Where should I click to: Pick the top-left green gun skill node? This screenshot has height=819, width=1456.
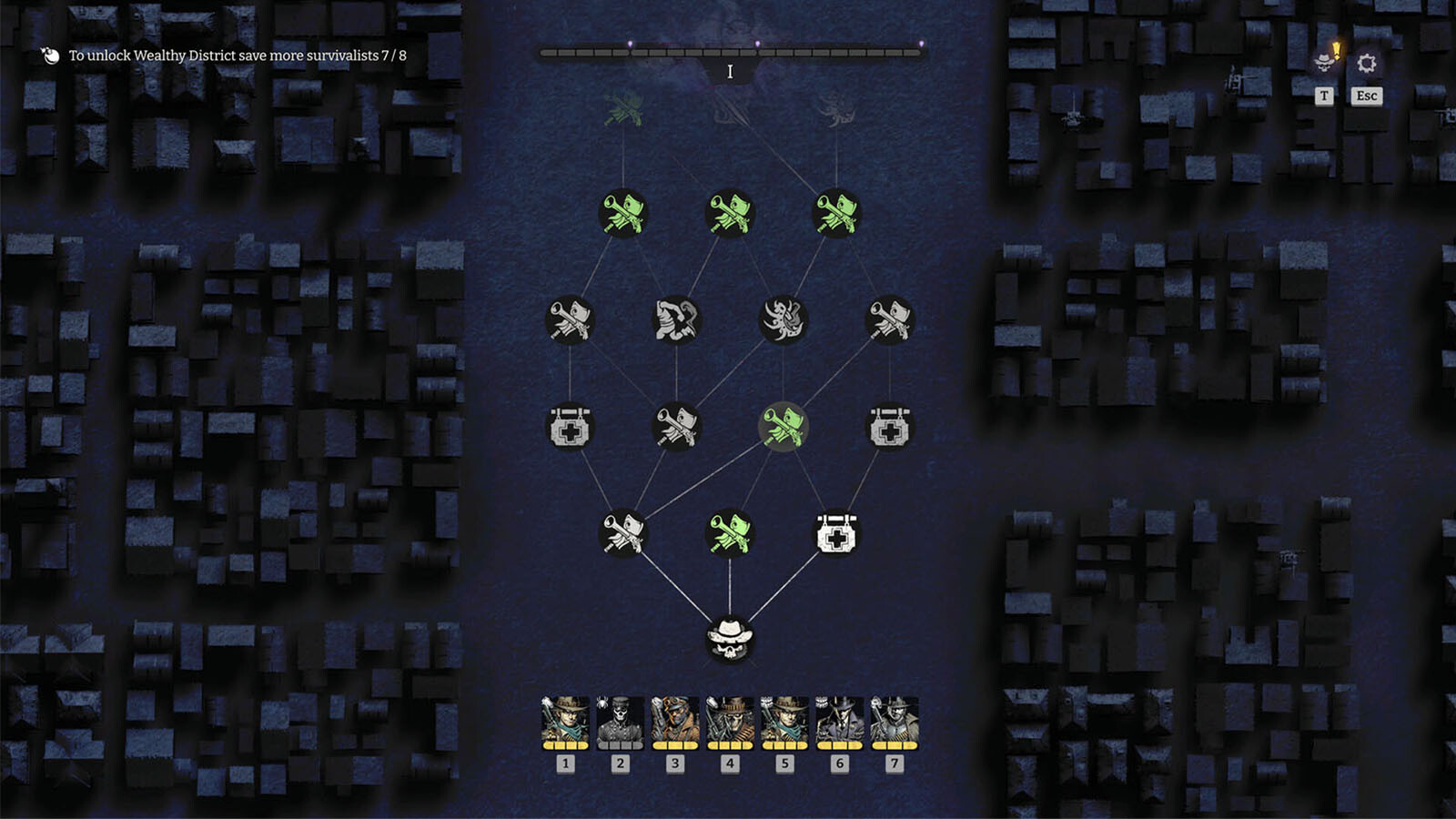click(622, 214)
